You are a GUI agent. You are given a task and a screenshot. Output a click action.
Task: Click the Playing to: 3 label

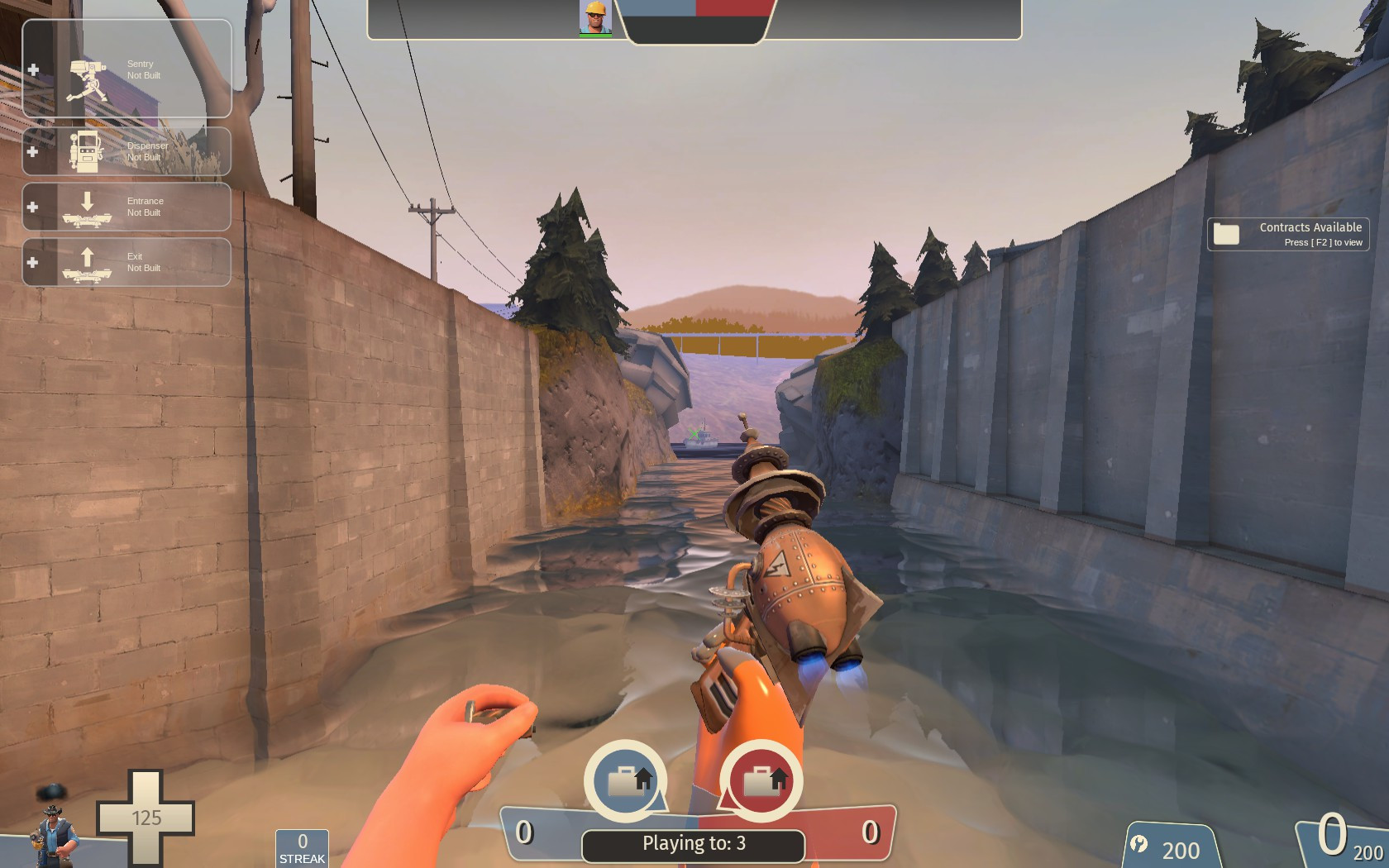[693, 843]
